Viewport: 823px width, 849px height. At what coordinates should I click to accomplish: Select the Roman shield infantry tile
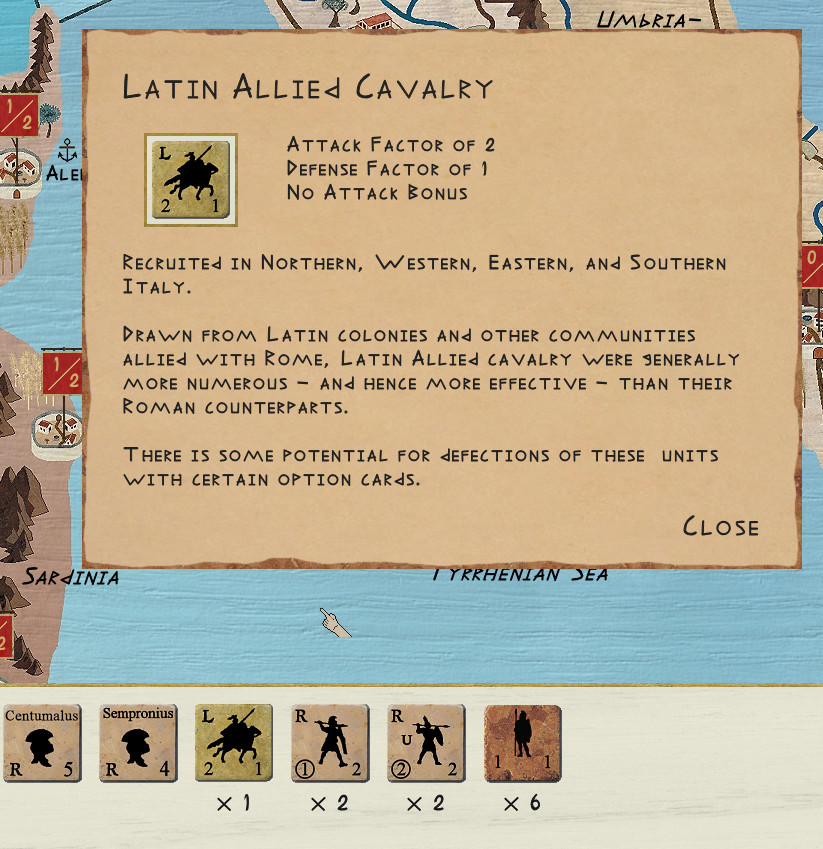[426, 743]
